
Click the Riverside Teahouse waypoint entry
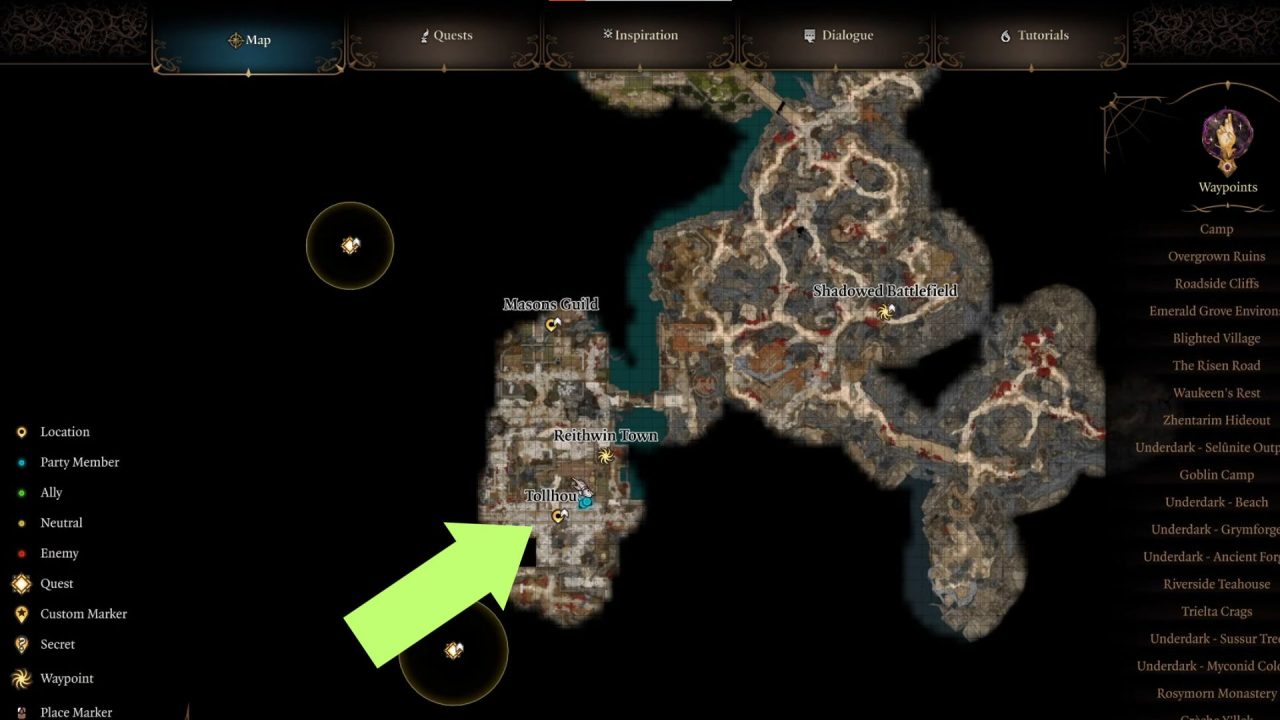[x=1216, y=583]
